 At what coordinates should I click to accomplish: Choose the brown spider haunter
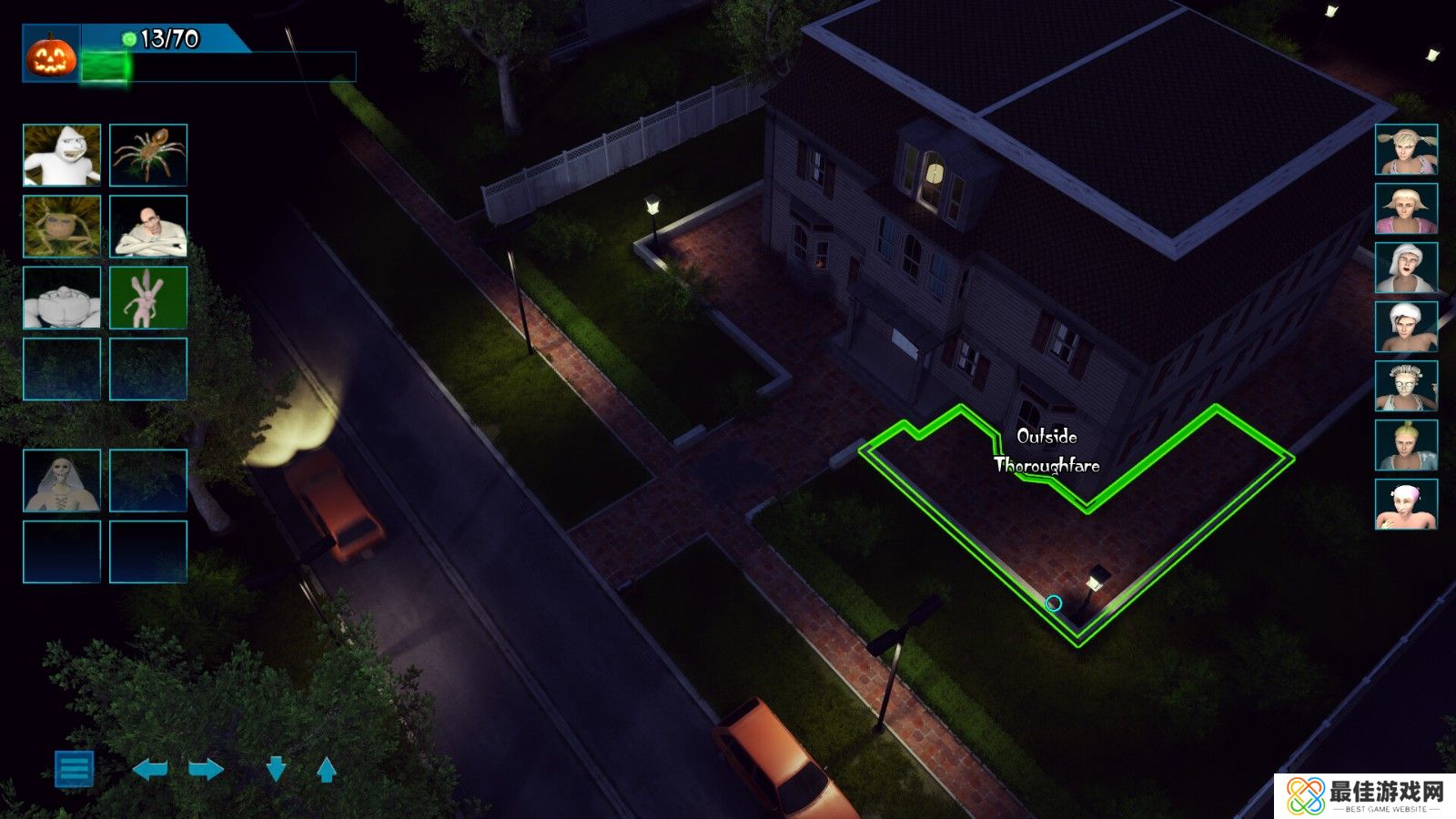(148, 156)
